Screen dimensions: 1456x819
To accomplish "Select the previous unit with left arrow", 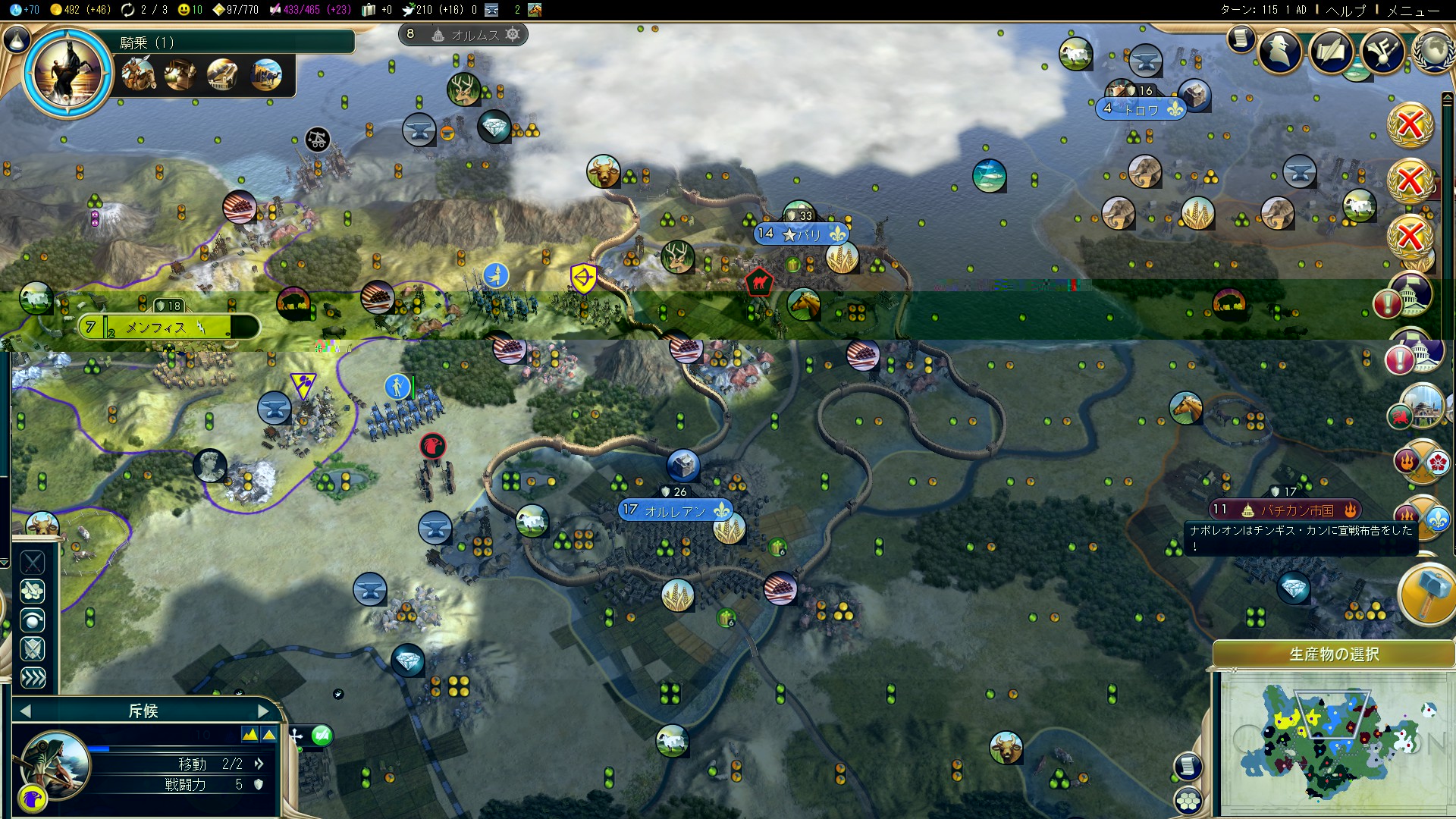I will point(26,711).
